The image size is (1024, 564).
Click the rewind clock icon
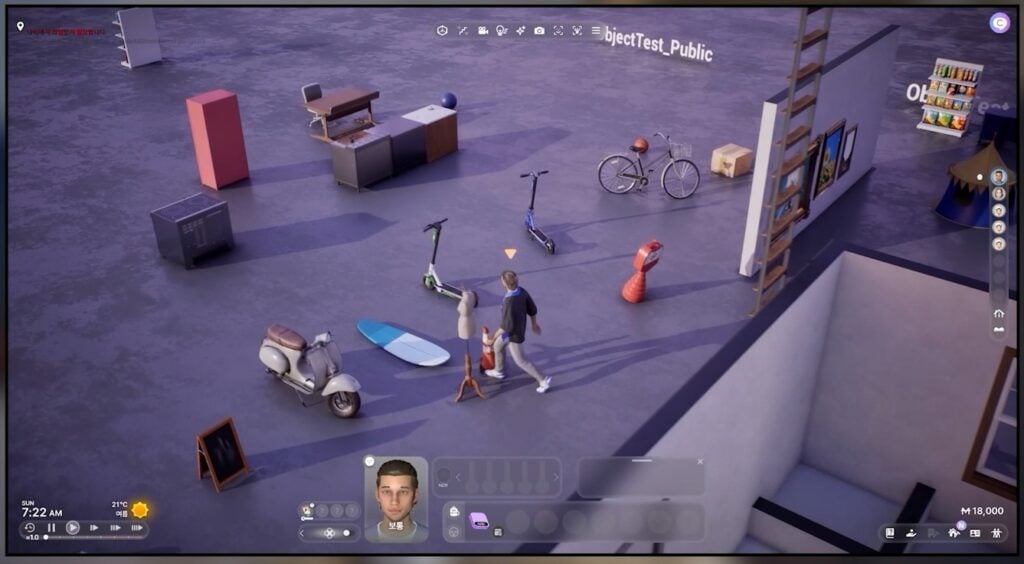click(x=30, y=528)
